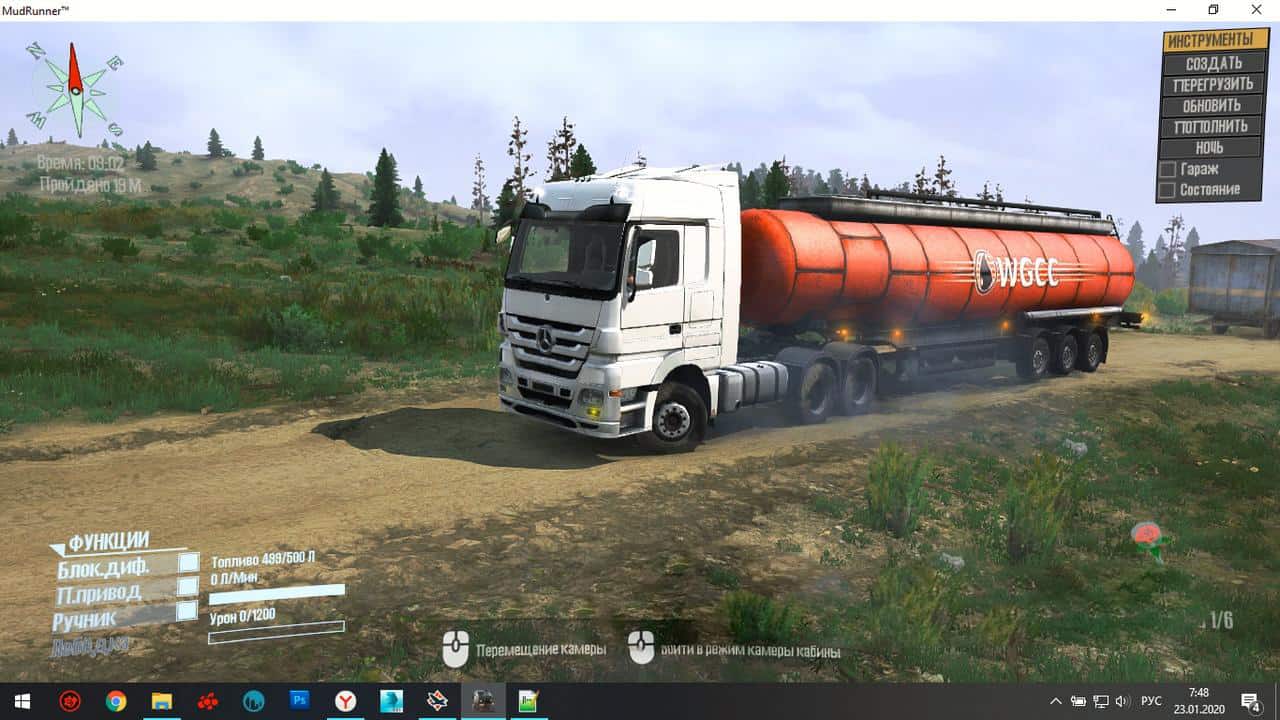The image size is (1280, 720).
Task: Collapse the Функции panel header
Action: pos(108,541)
